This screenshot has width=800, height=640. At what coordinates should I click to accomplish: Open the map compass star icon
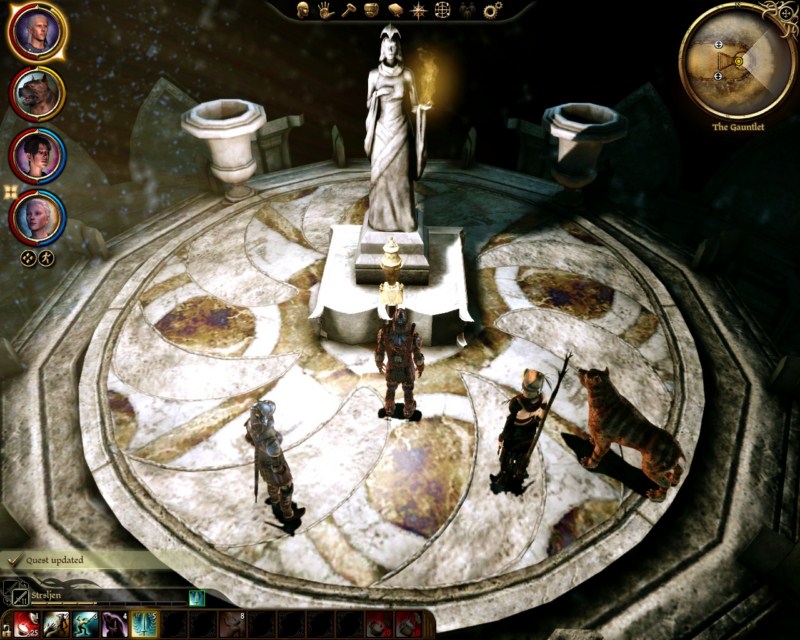[418, 10]
